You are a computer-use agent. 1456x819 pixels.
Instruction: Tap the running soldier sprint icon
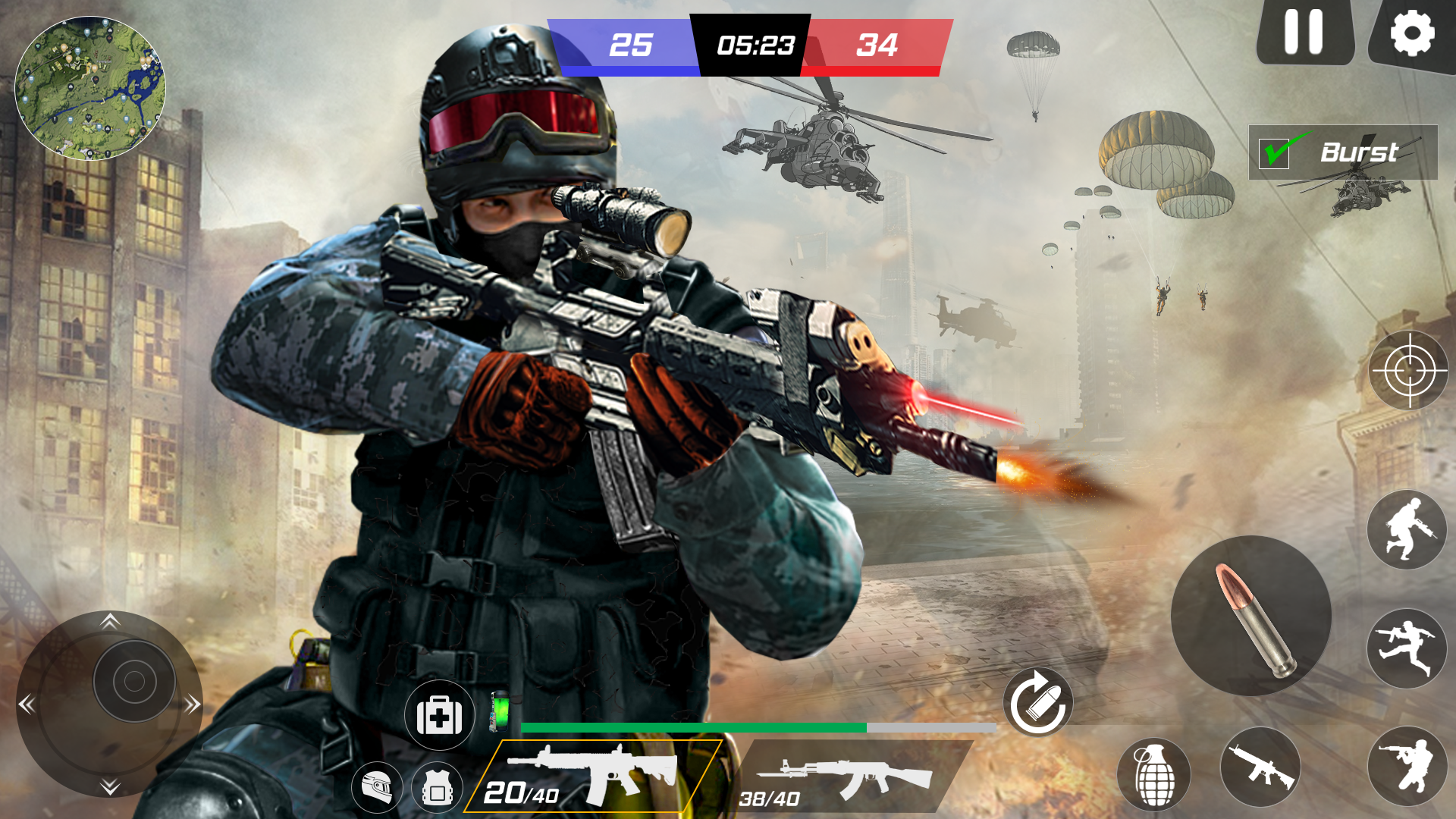pos(1407,648)
